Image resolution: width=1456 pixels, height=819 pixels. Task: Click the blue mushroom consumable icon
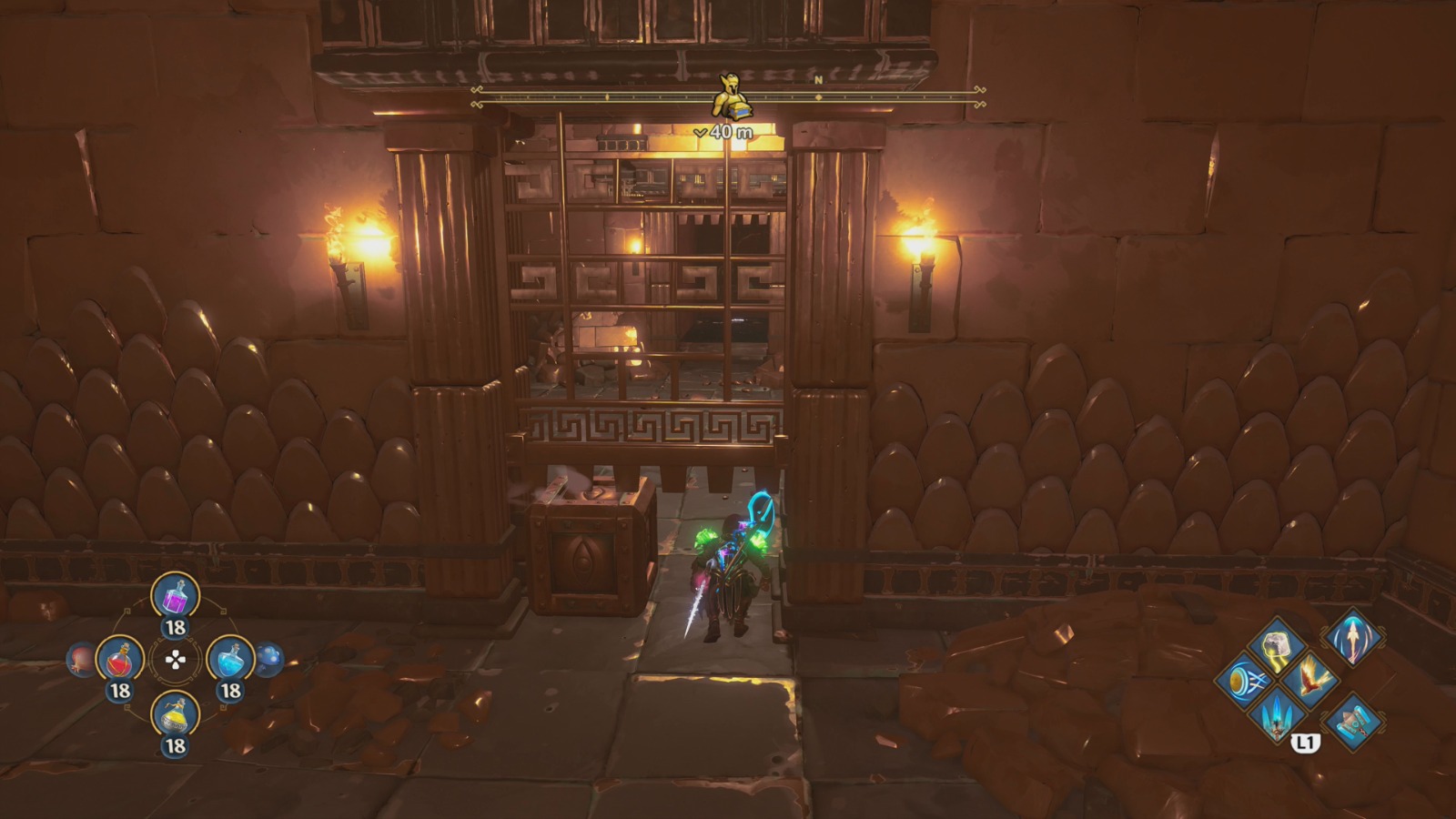(x=269, y=659)
